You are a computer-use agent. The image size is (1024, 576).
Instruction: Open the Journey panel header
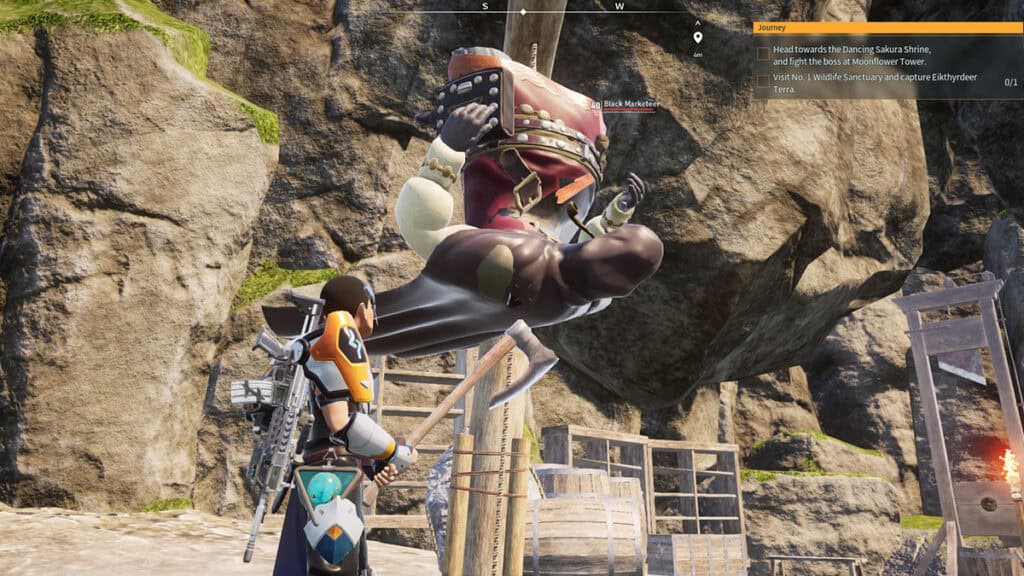887,28
